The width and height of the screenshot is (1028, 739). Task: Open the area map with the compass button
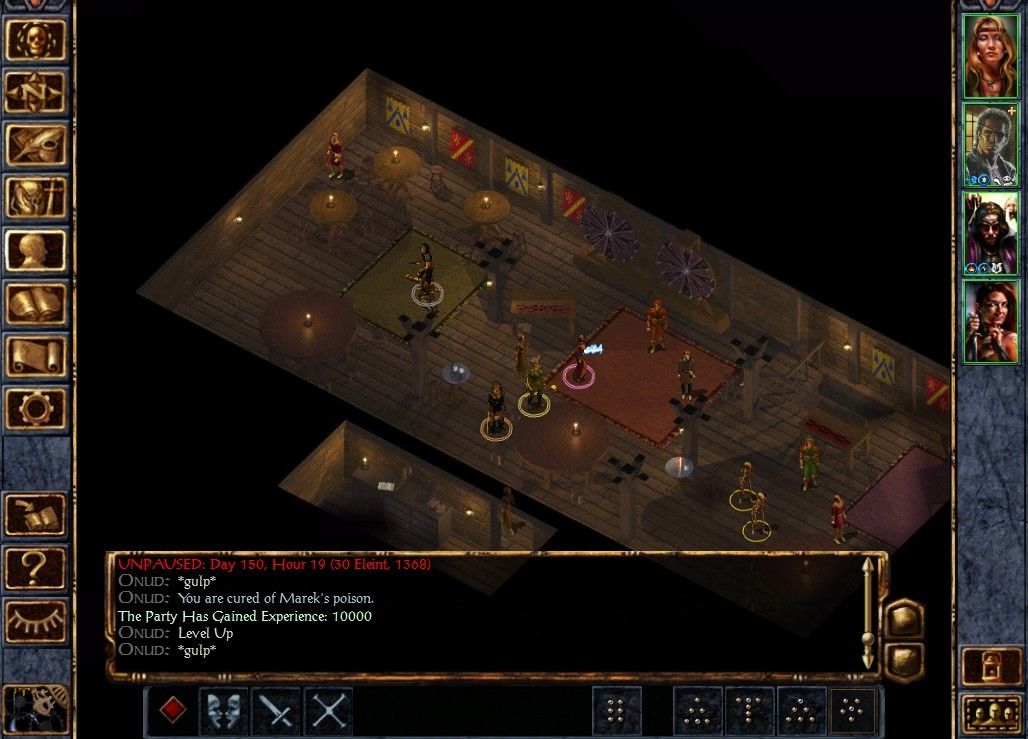(x=36, y=93)
